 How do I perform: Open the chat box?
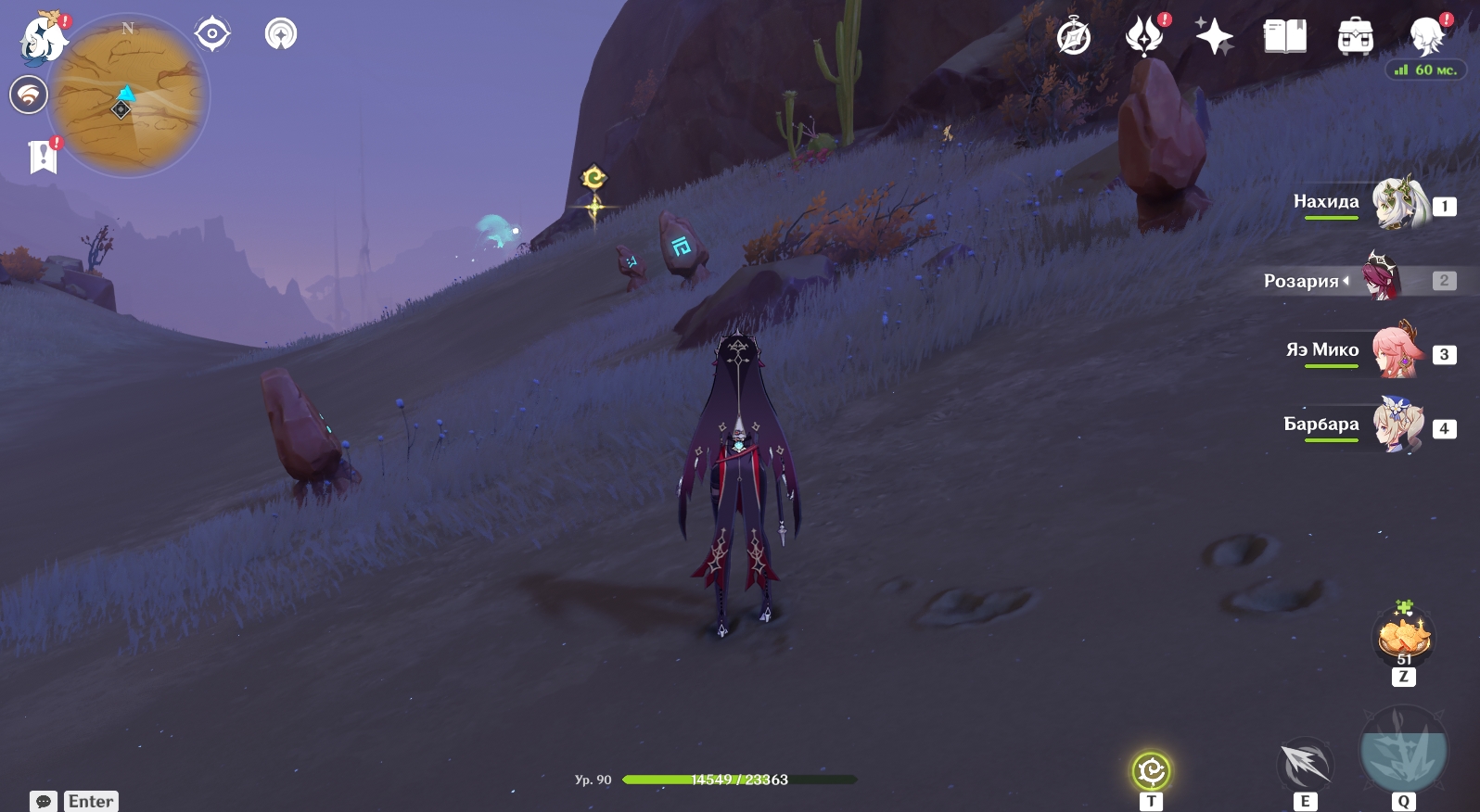(74, 801)
